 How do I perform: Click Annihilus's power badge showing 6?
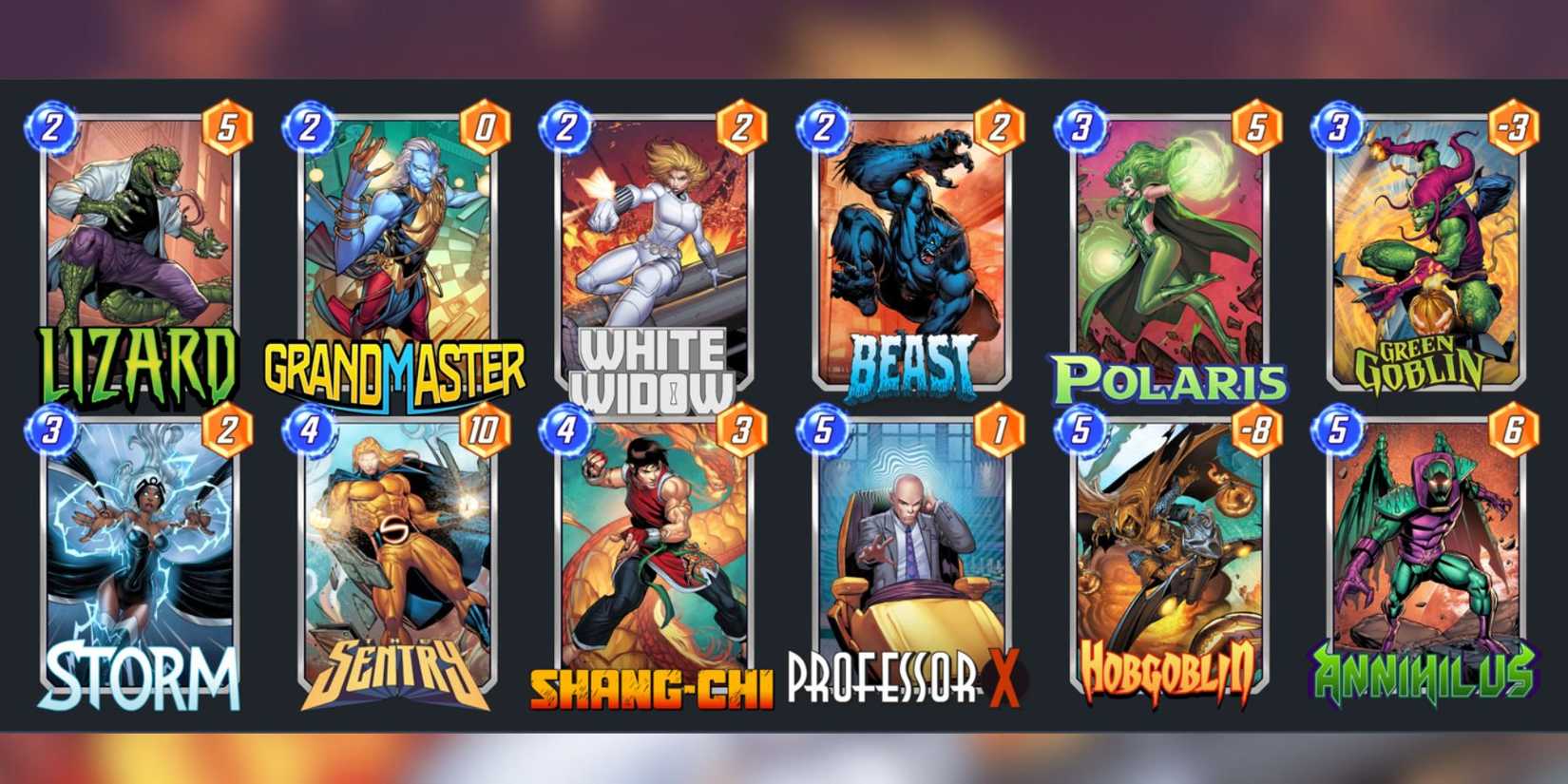[x=1514, y=430]
